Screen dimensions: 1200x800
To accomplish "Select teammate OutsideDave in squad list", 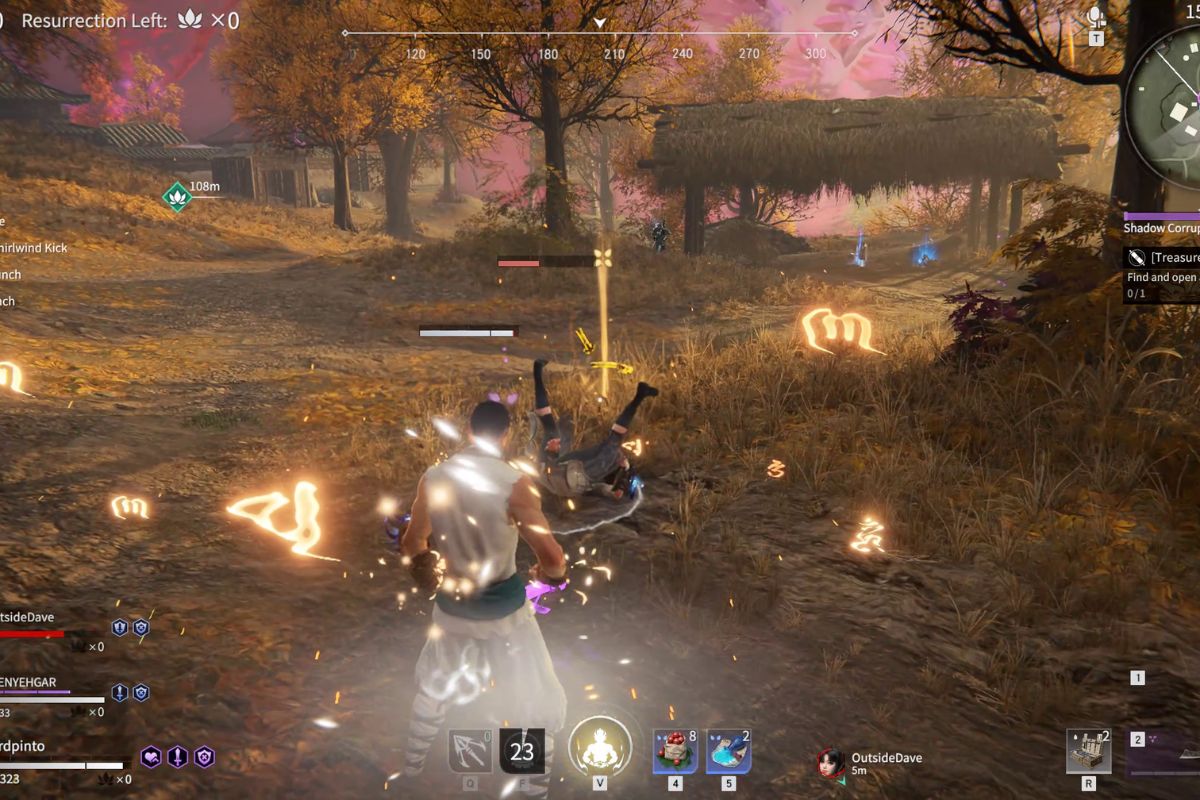I will [30, 617].
